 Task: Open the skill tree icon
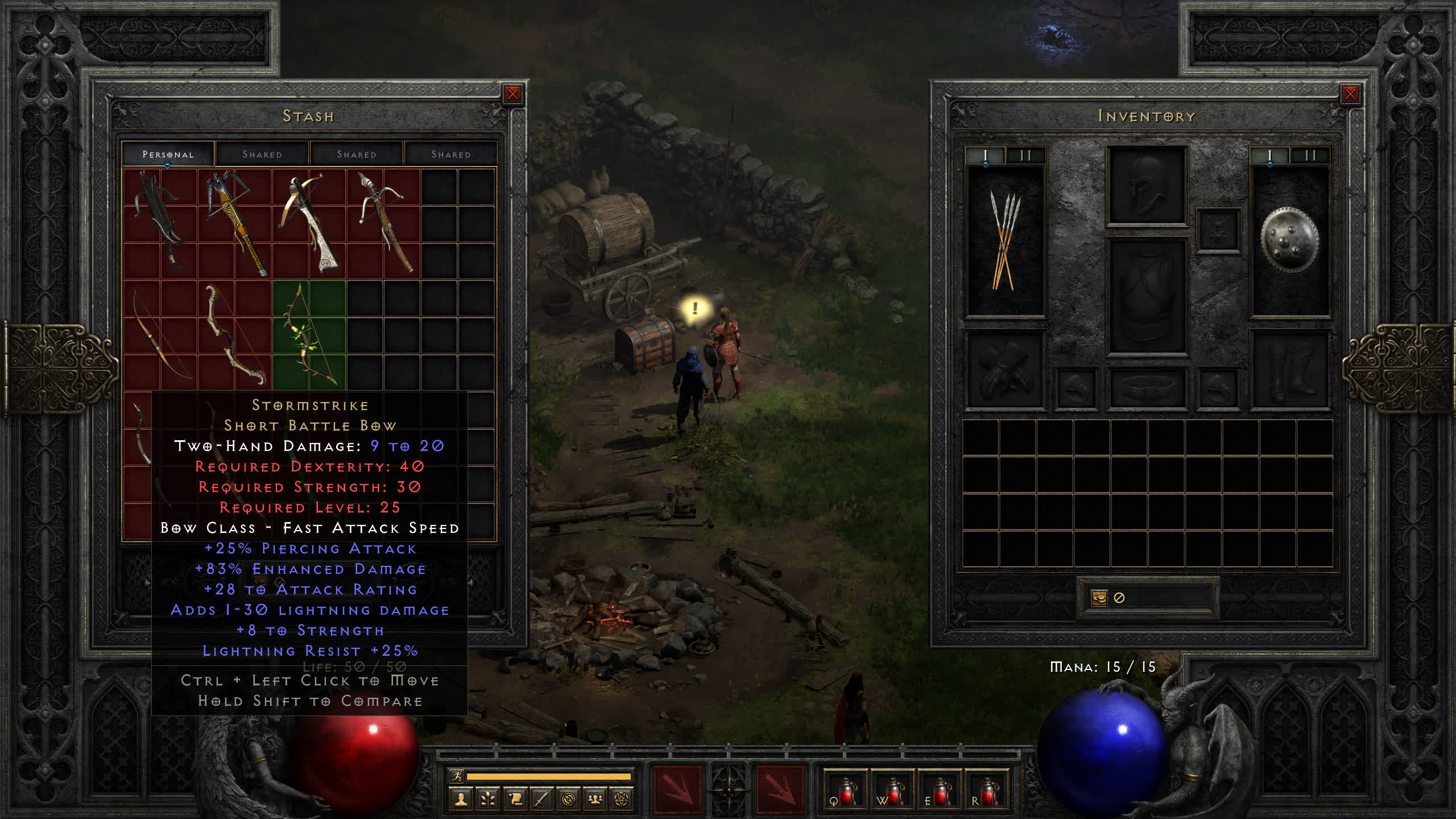click(x=488, y=800)
